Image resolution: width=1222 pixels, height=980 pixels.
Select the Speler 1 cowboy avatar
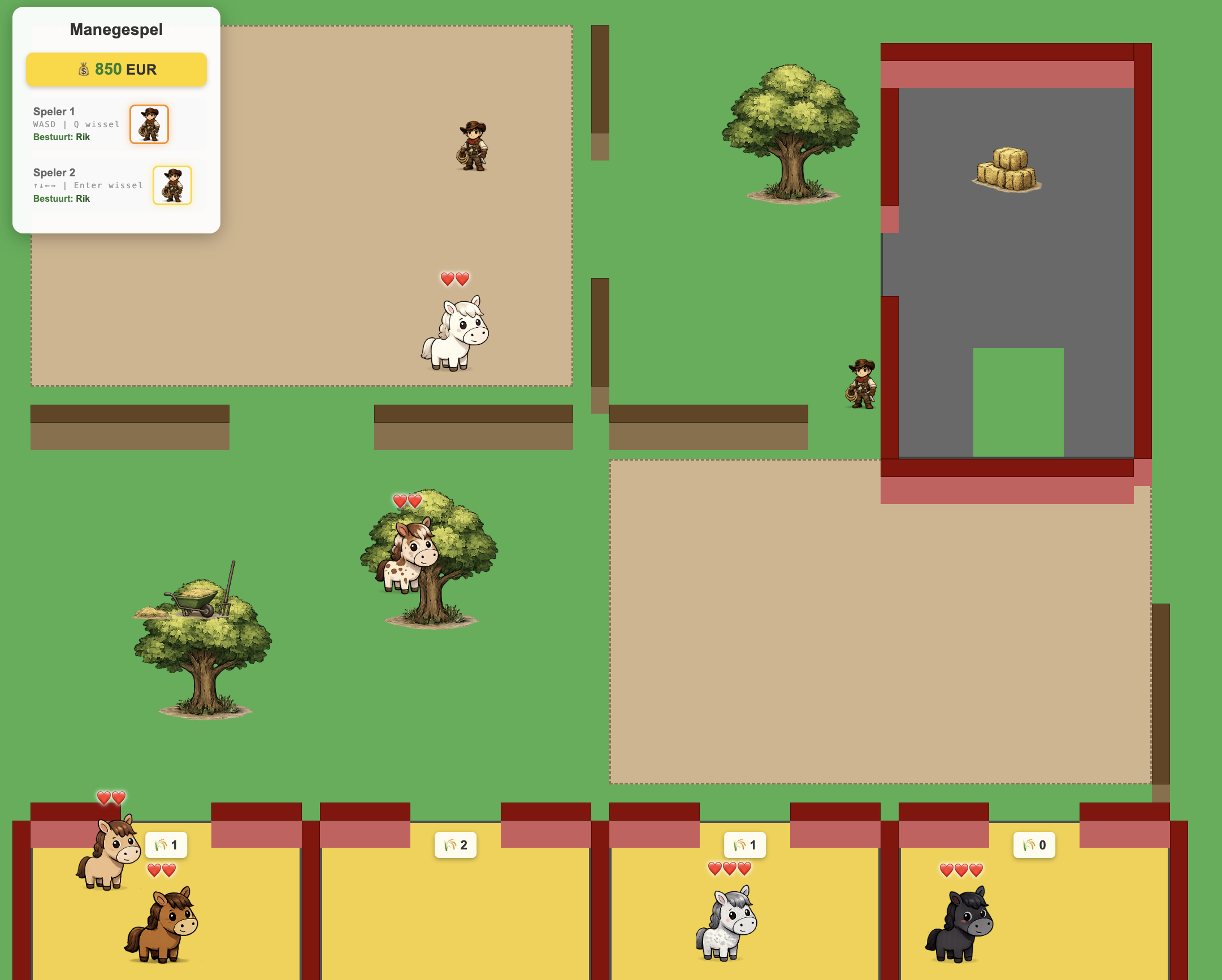149,125
